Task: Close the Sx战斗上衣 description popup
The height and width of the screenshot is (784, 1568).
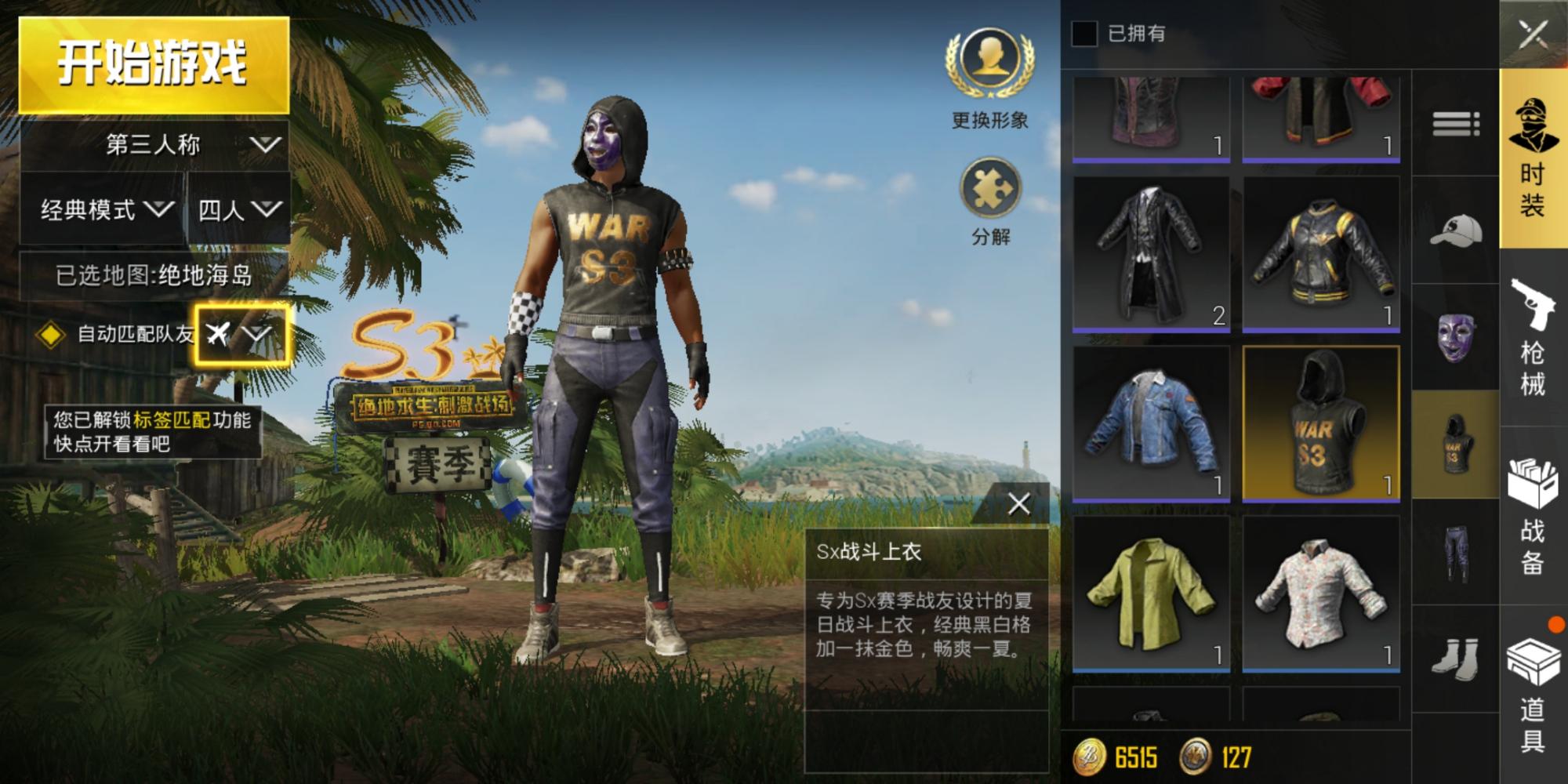Action: coord(1020,503)
